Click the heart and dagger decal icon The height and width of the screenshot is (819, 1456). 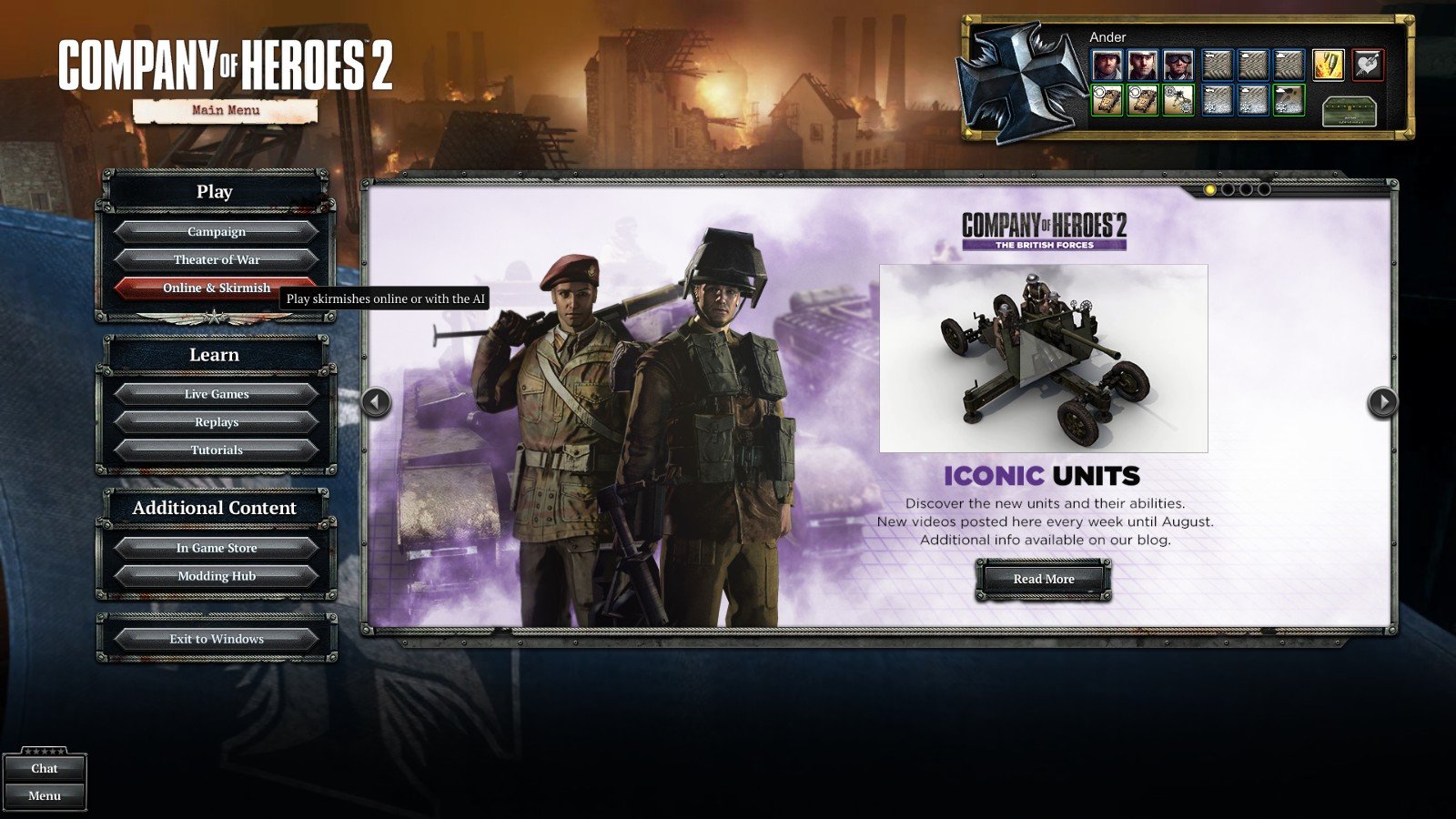(1367, 66)
